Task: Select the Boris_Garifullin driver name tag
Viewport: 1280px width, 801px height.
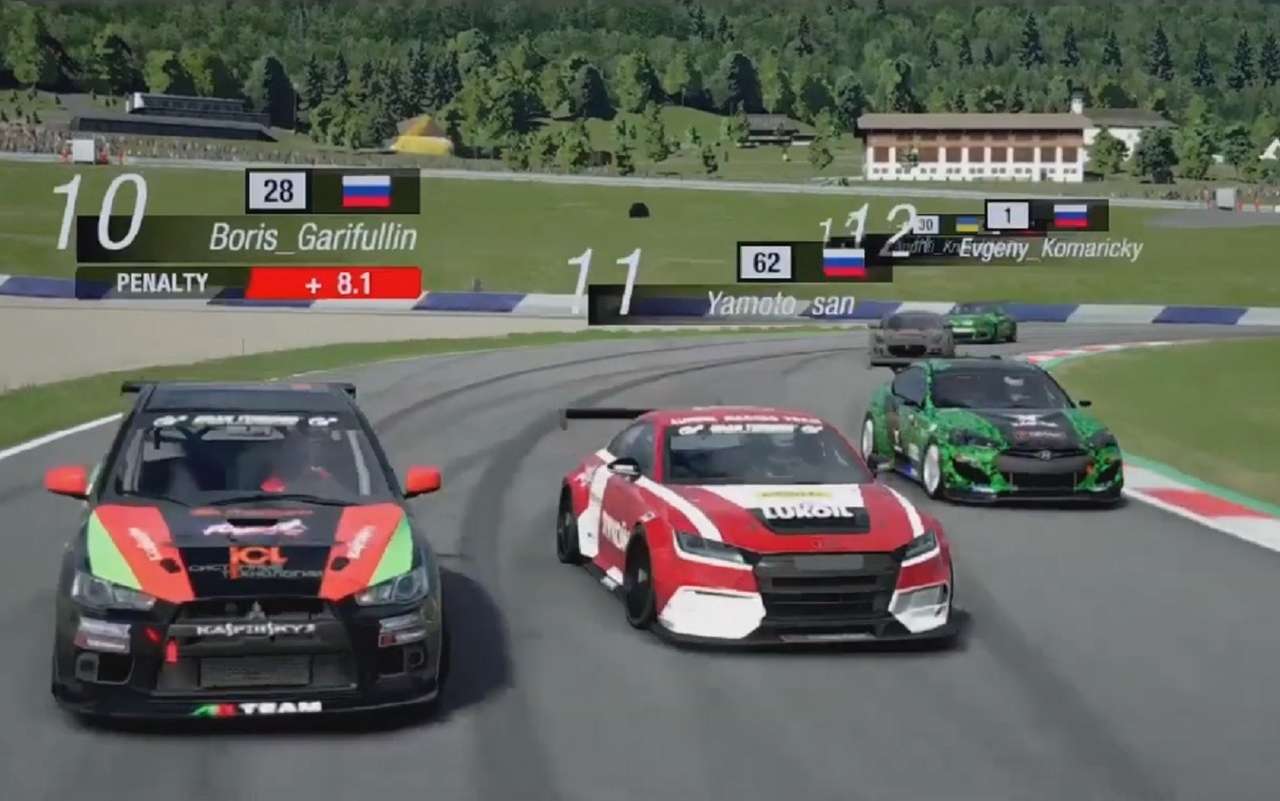Action: 312,238
